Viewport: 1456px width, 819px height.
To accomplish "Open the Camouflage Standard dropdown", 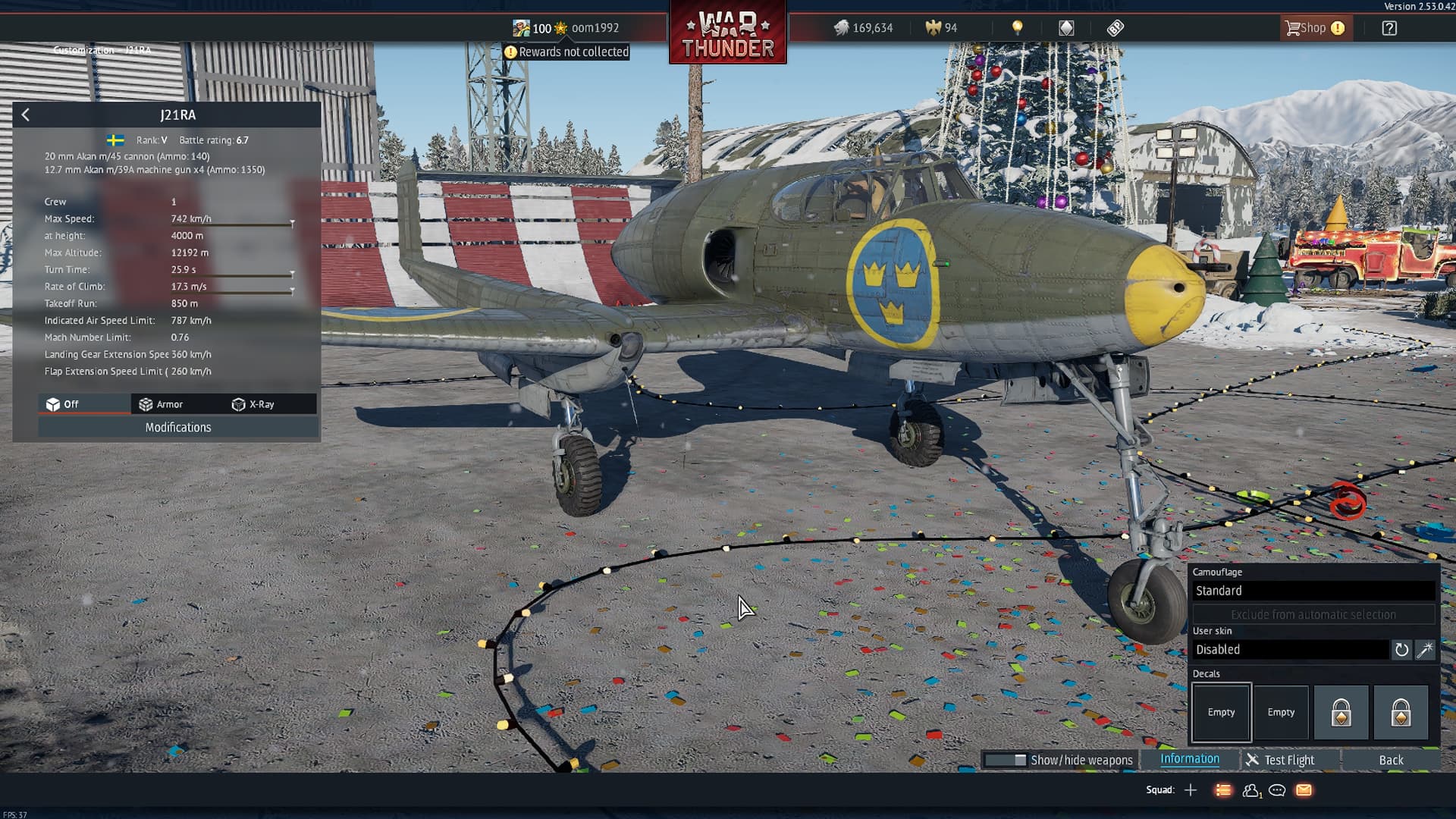I will [1313, 591].
